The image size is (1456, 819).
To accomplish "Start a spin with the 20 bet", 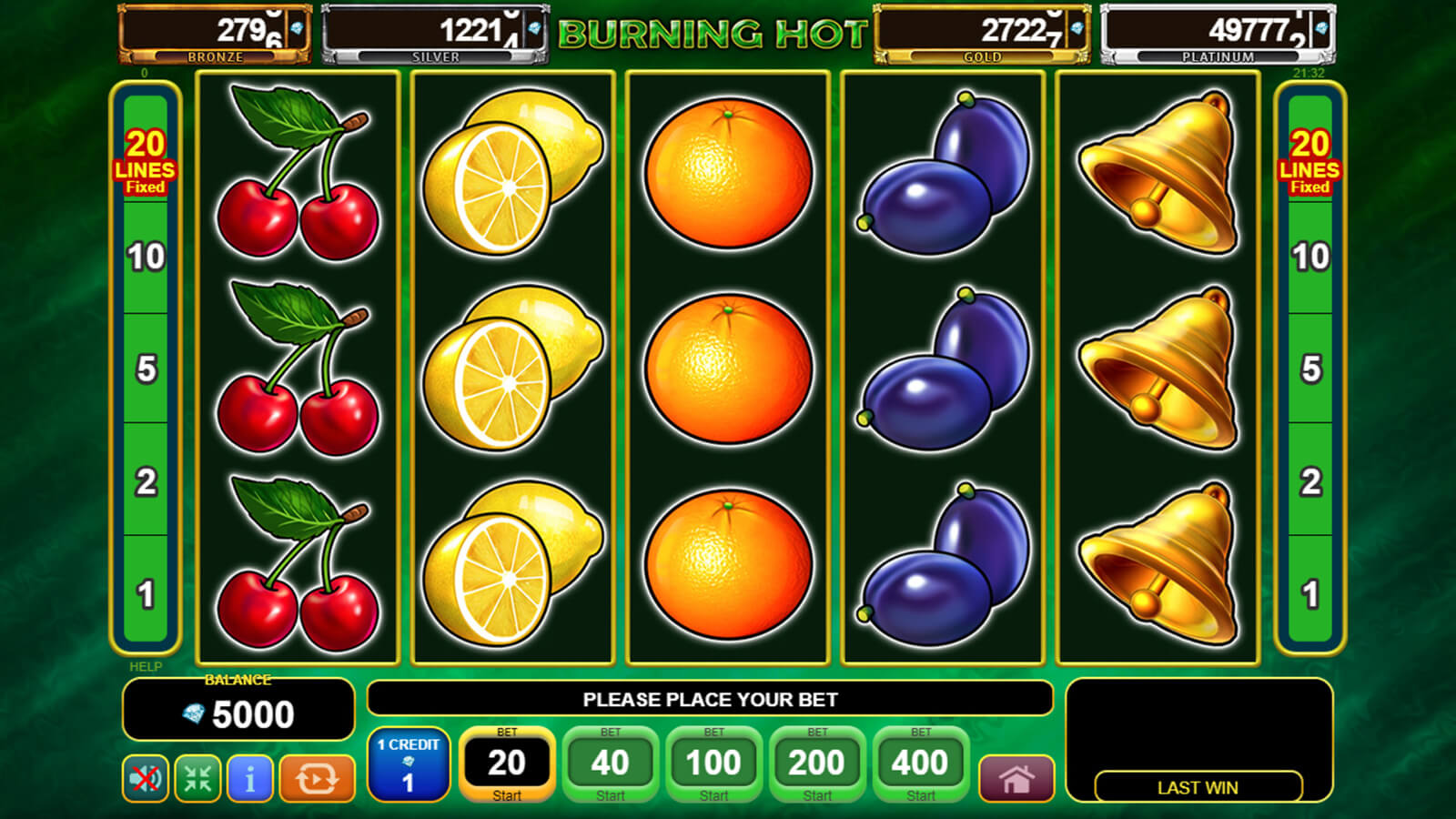I will (507, 764).
